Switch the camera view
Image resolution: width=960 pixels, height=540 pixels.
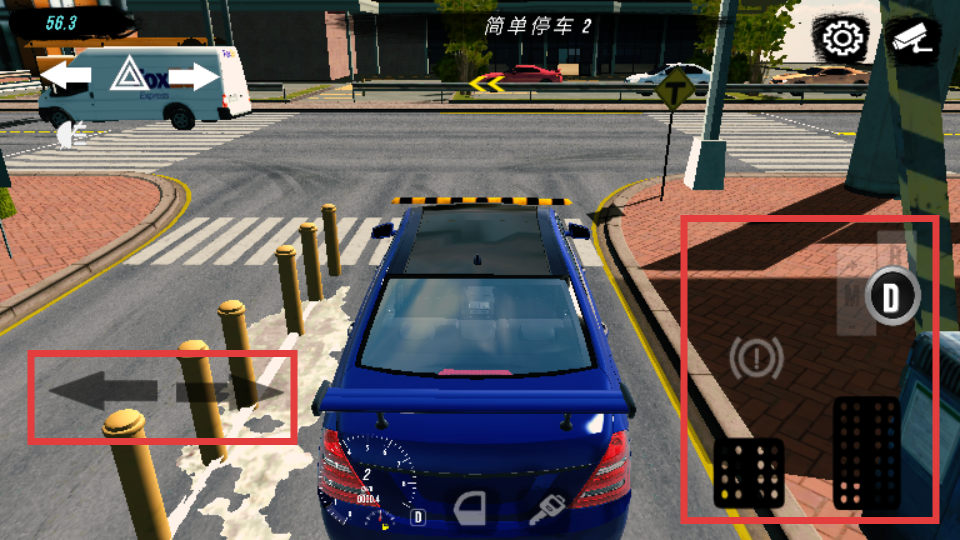[x=912, y=40]
